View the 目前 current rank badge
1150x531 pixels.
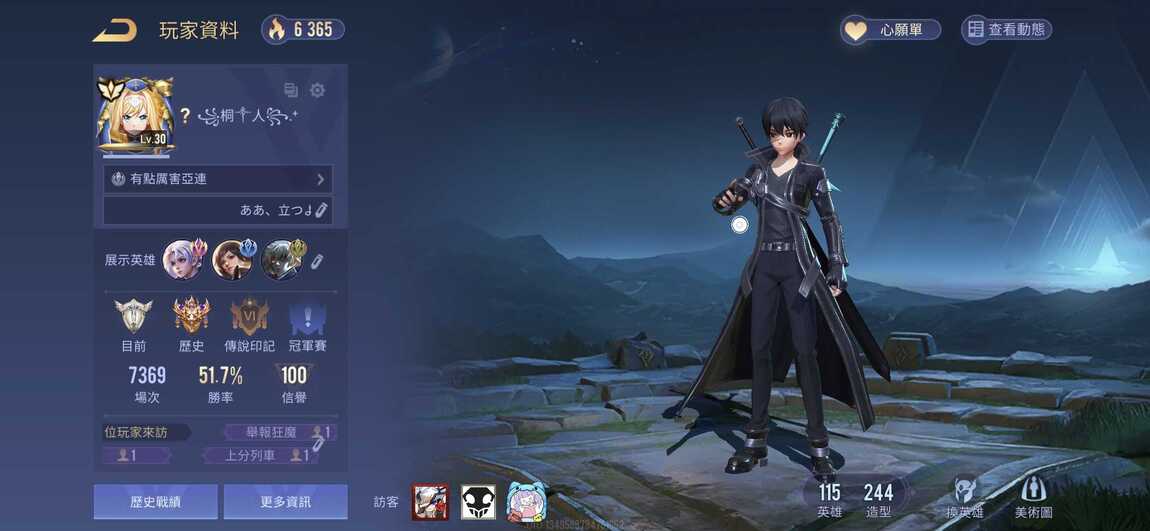(133, 318)
